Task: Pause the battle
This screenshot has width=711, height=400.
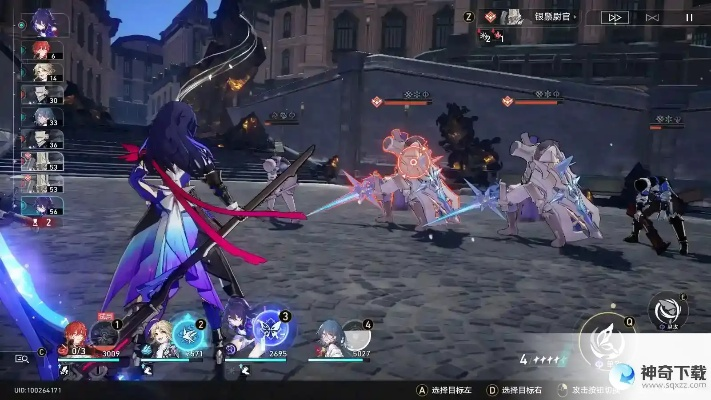Action: pos(688,17)
